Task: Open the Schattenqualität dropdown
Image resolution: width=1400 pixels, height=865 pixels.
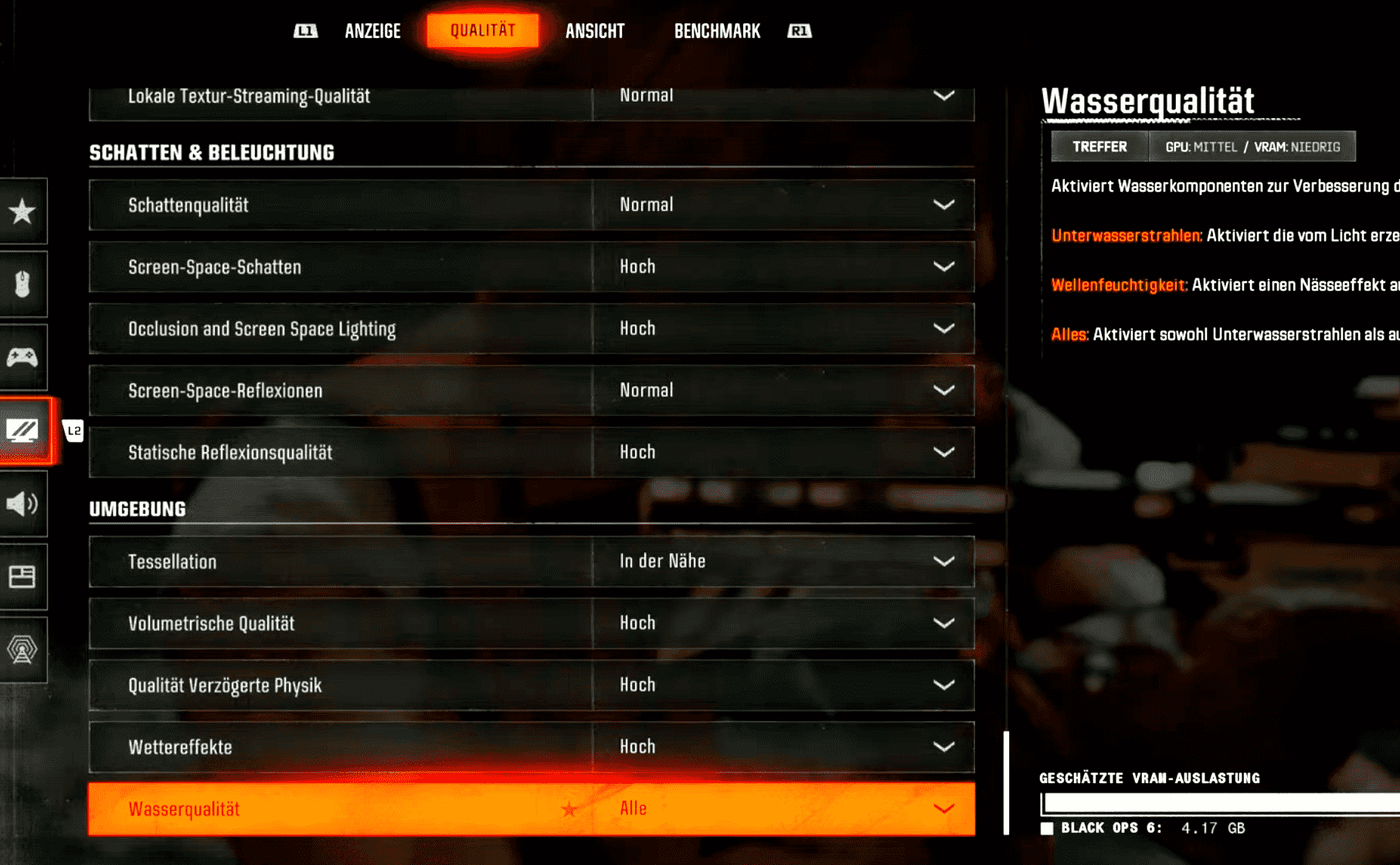Action: click(x=783, y=205)
